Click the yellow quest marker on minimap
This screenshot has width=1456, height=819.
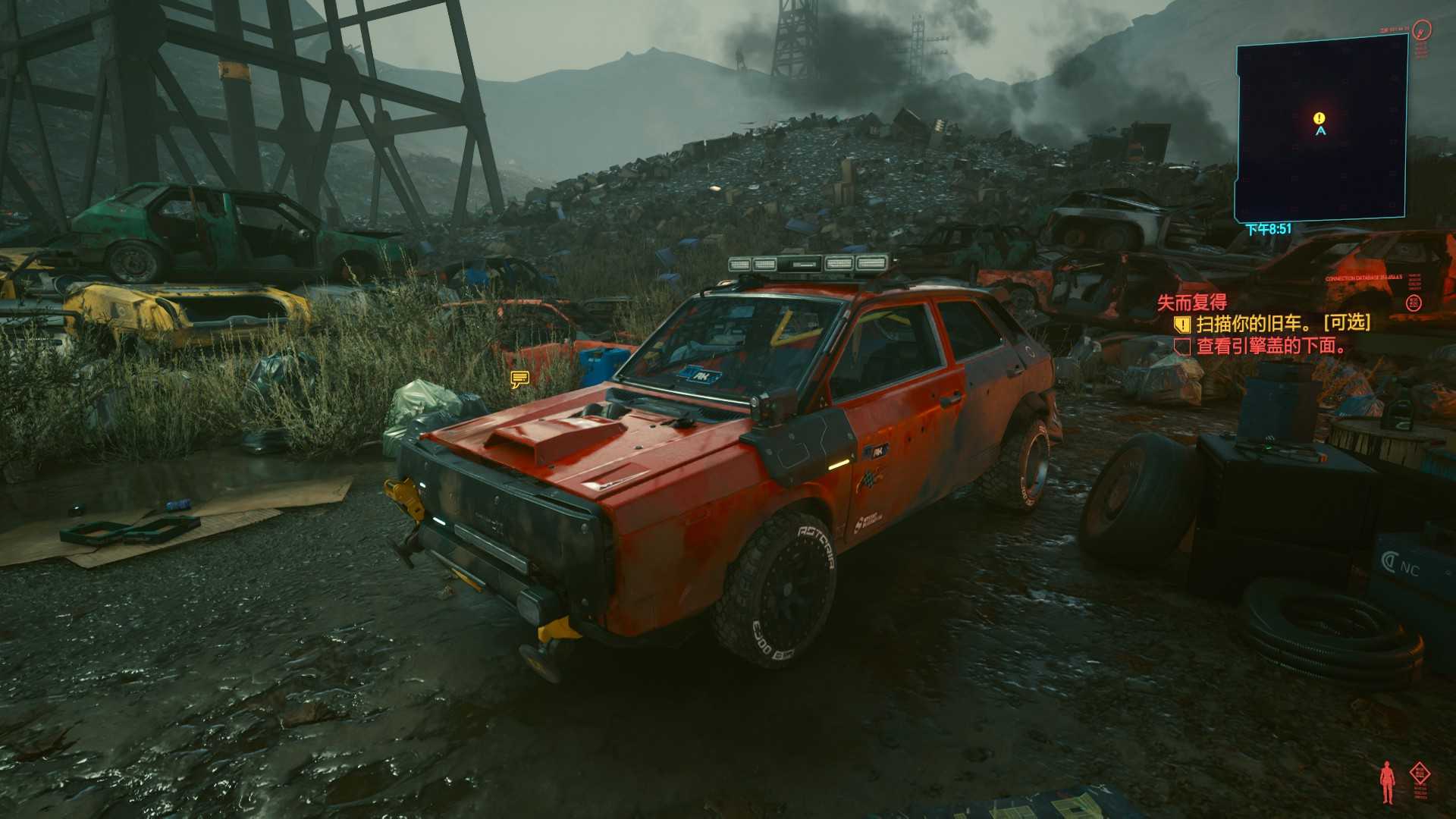pyautogui.click(x=1319, y=118)
